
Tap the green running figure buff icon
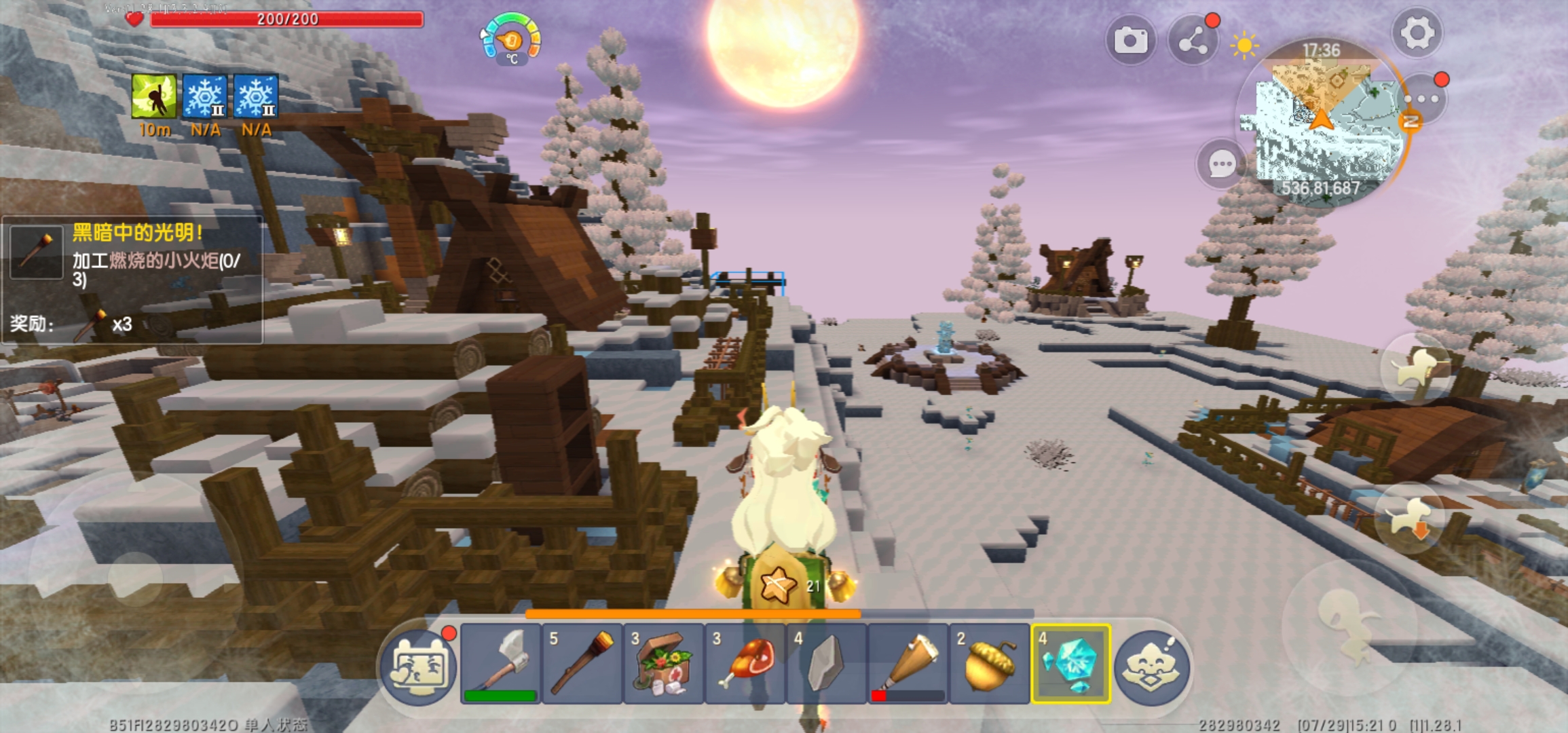154,97
